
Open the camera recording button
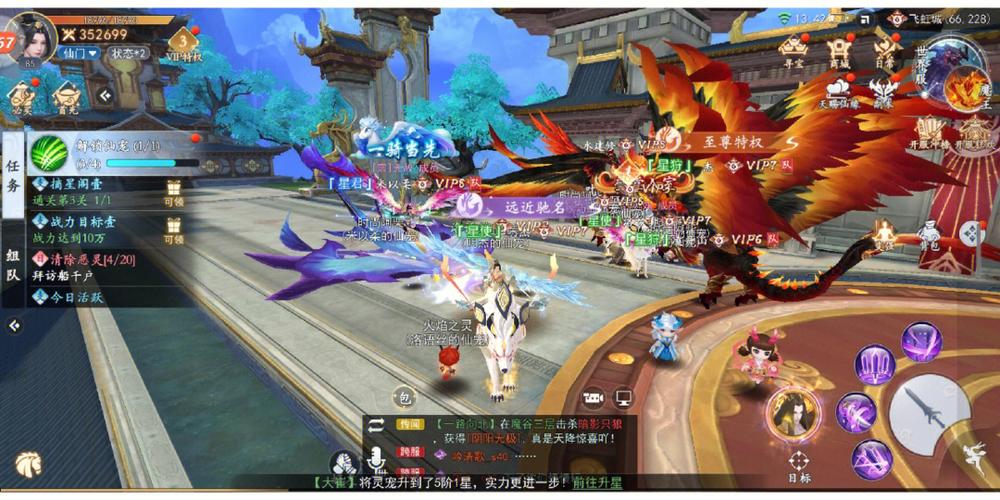(594, 398)
